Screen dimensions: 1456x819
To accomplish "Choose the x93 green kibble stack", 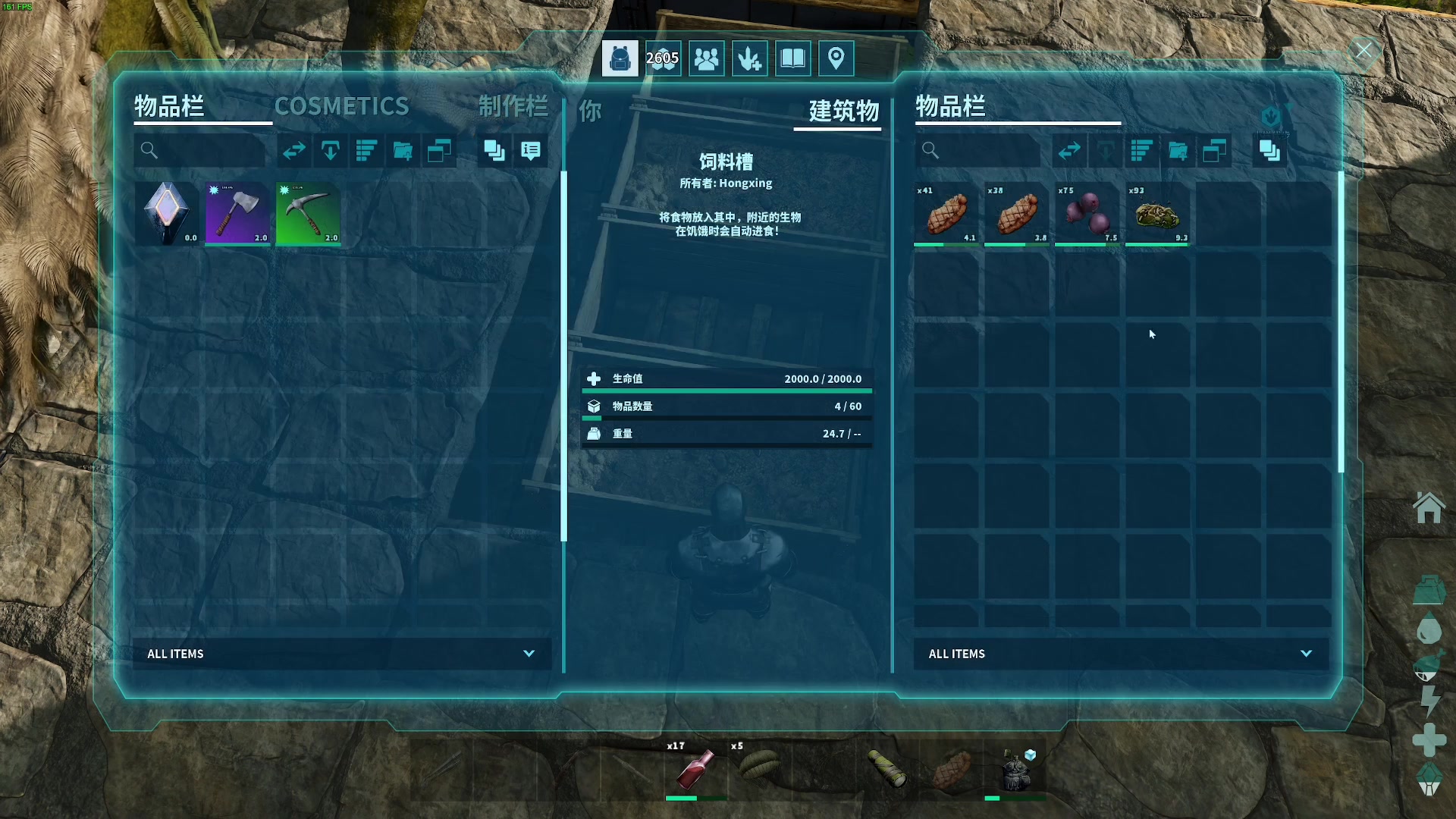I will coord(1157,215).
